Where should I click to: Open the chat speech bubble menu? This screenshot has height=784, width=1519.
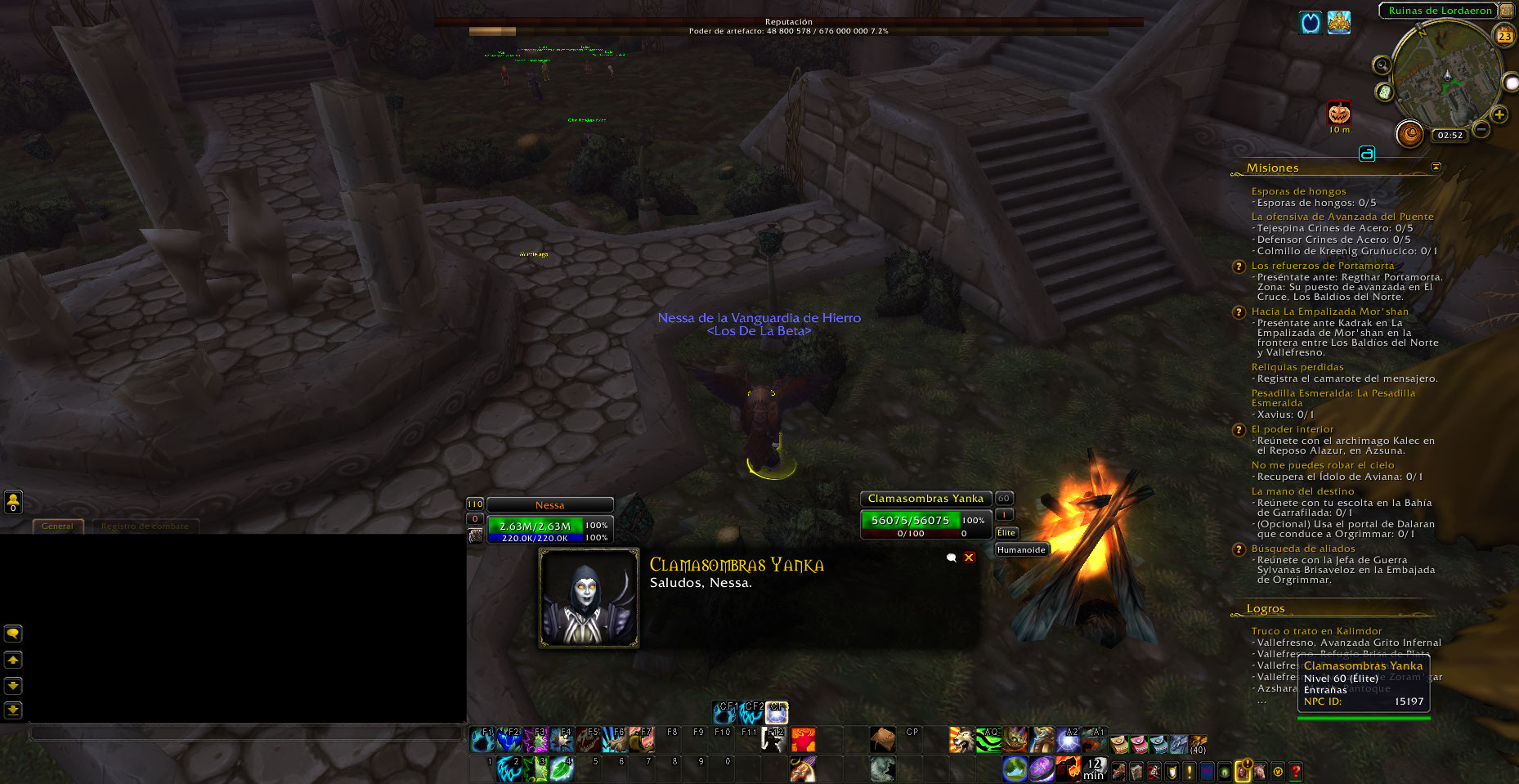click(x=13, y=634)
